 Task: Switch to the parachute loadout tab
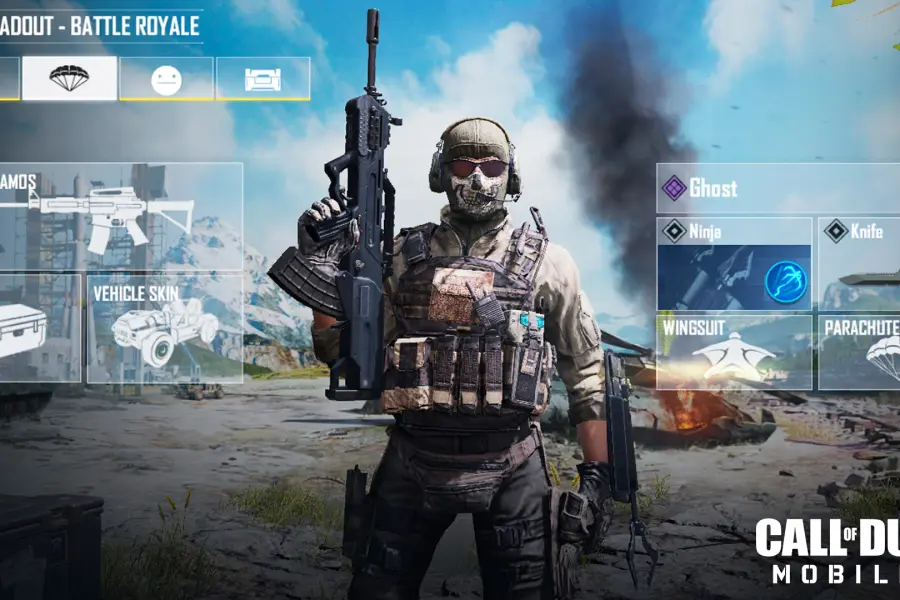click(x=69, y=78)
